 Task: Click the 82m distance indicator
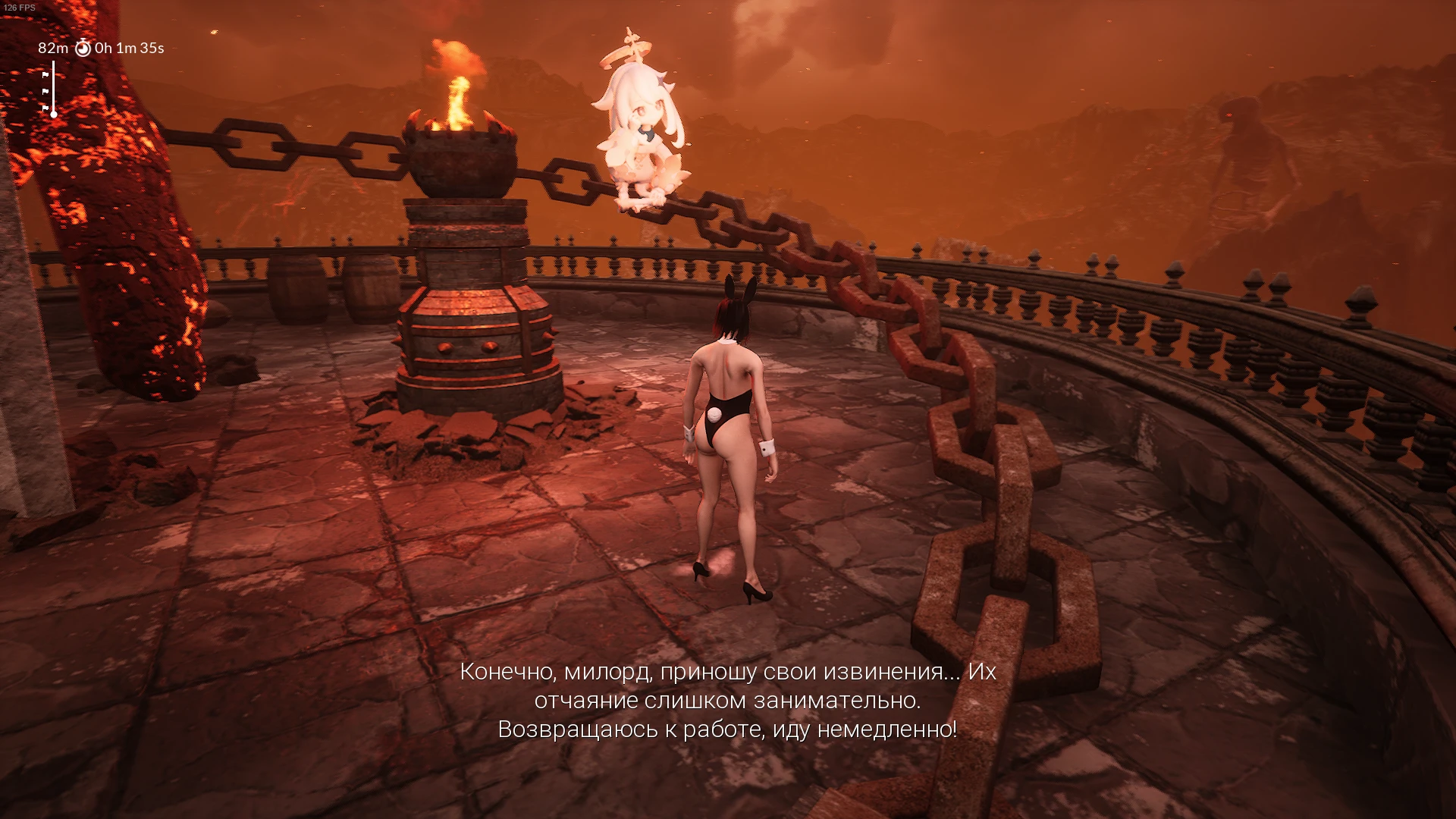pyautogui.click(x=53, y=49)
